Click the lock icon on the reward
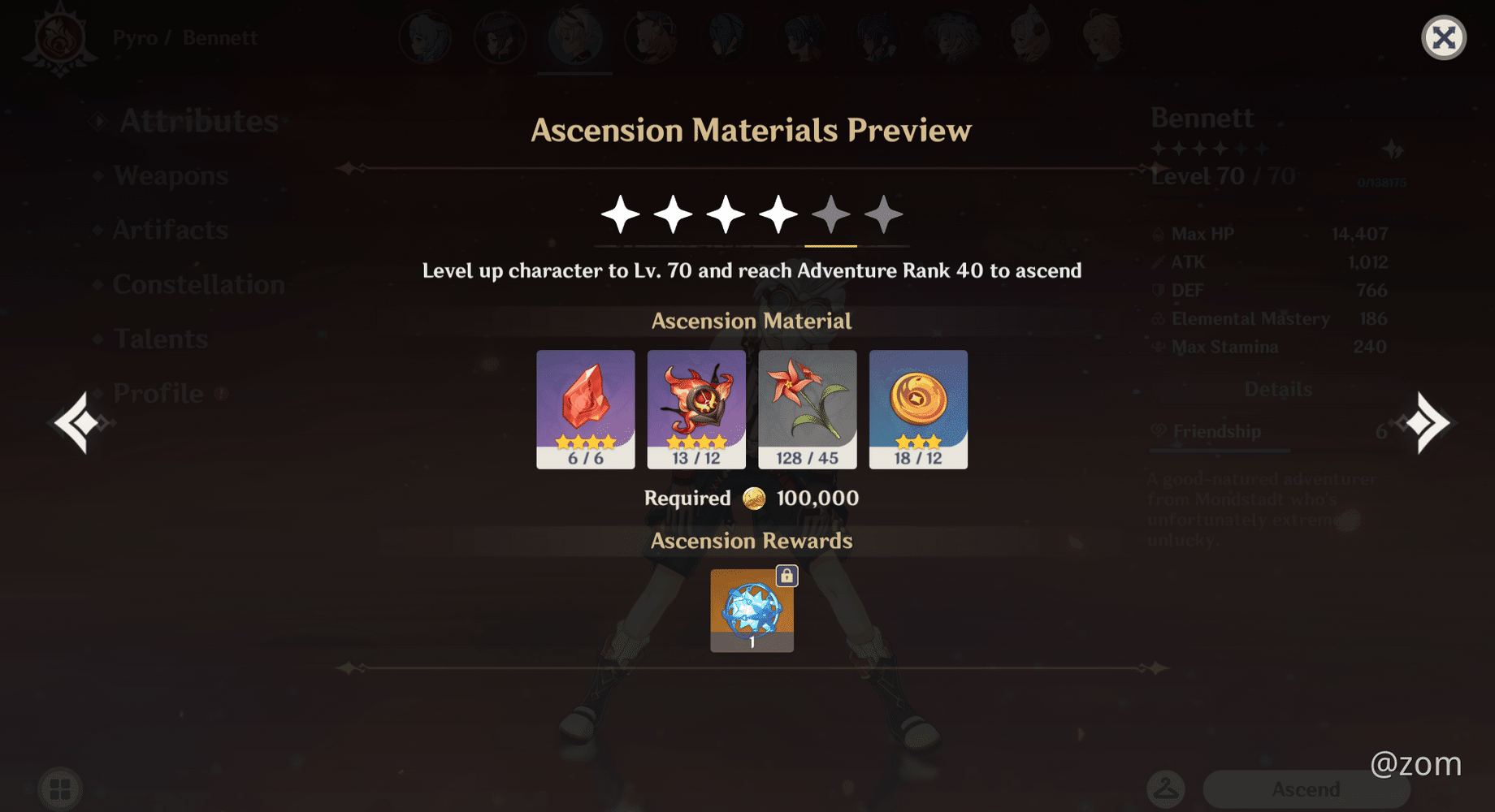Image resolution: width=1495 pixels, height=812 pixels. coord(785,575)
